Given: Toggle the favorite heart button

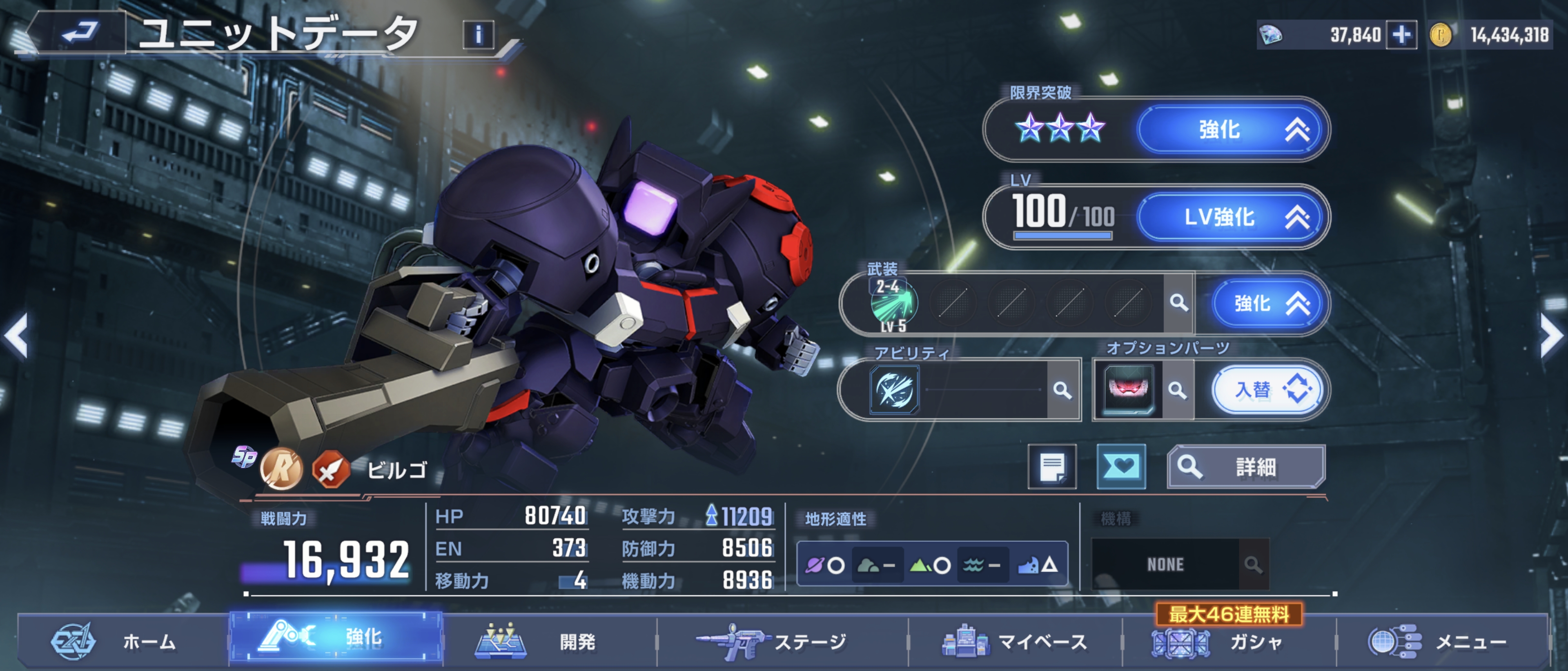Looking at the screenshot, I should tap(1121, 467).
